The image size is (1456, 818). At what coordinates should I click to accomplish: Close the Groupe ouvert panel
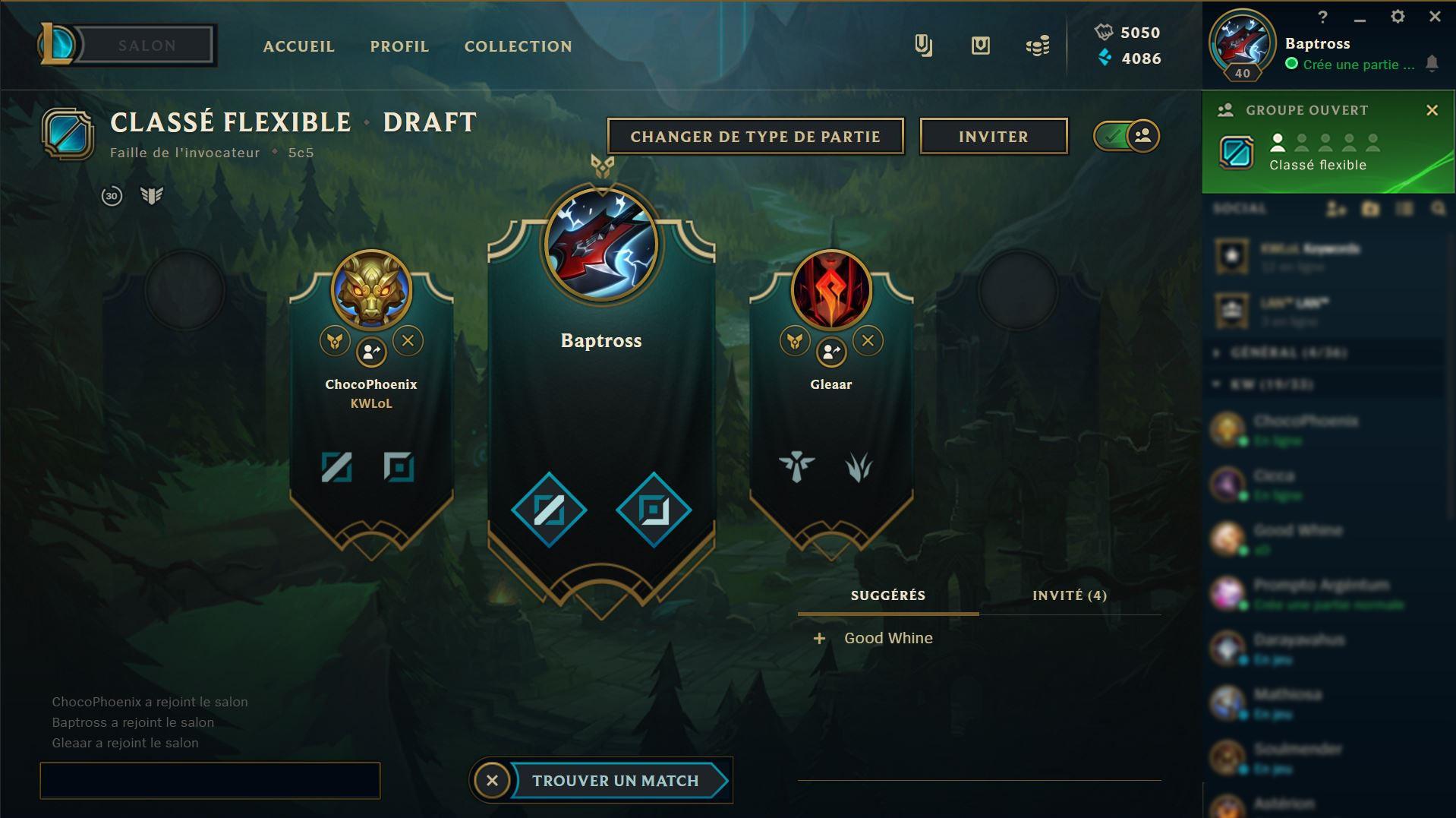pyautogui.click(x=1432, y=111)
